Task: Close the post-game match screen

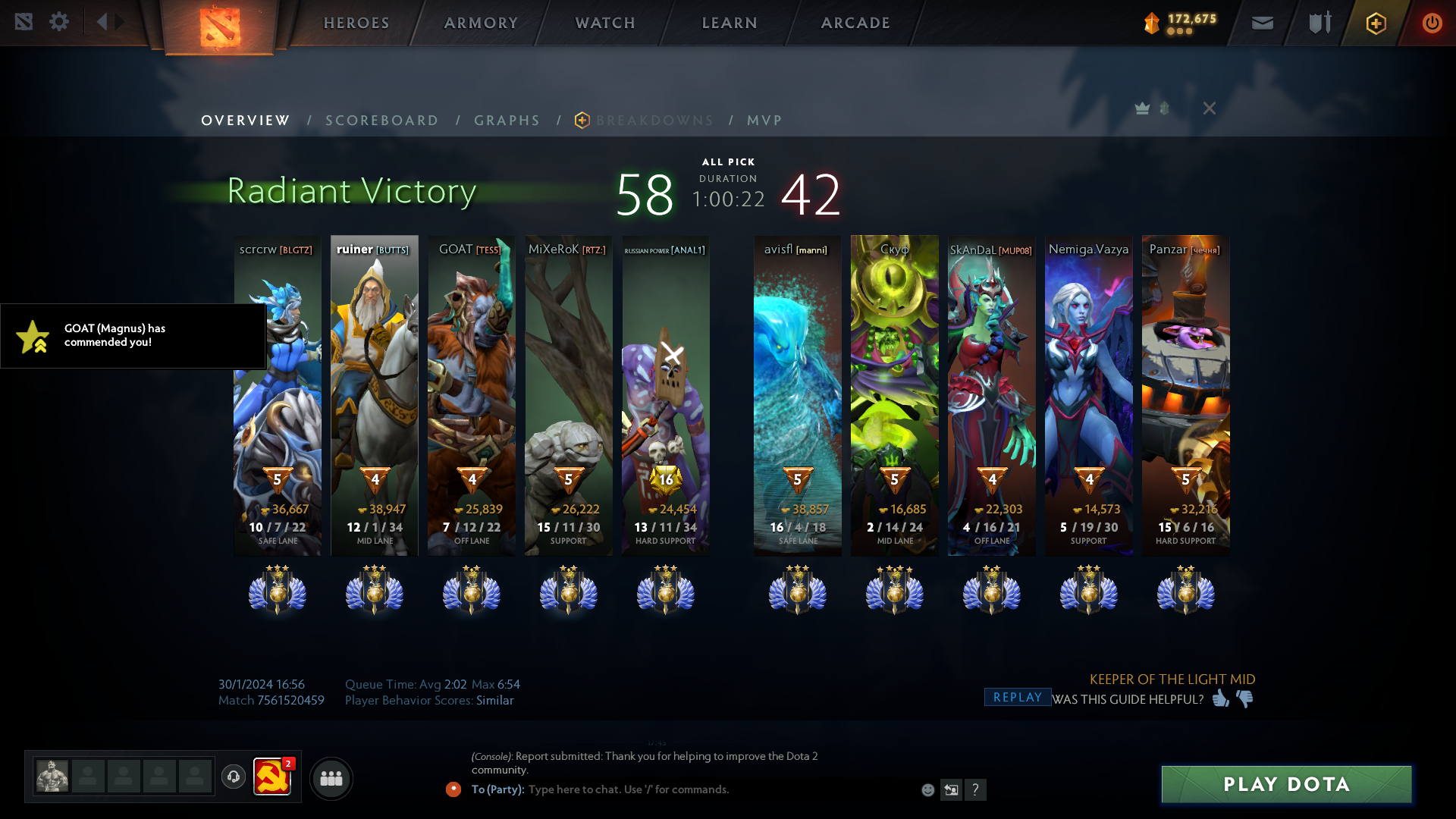Action: click(x=1210, y=108)
